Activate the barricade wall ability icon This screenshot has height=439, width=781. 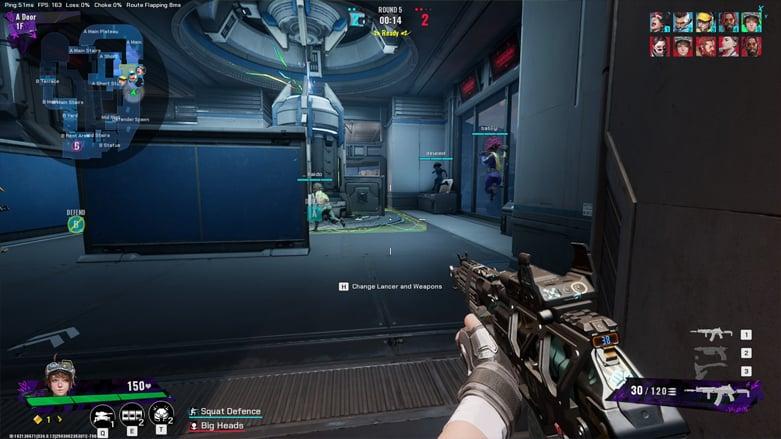tap(131, 415)
